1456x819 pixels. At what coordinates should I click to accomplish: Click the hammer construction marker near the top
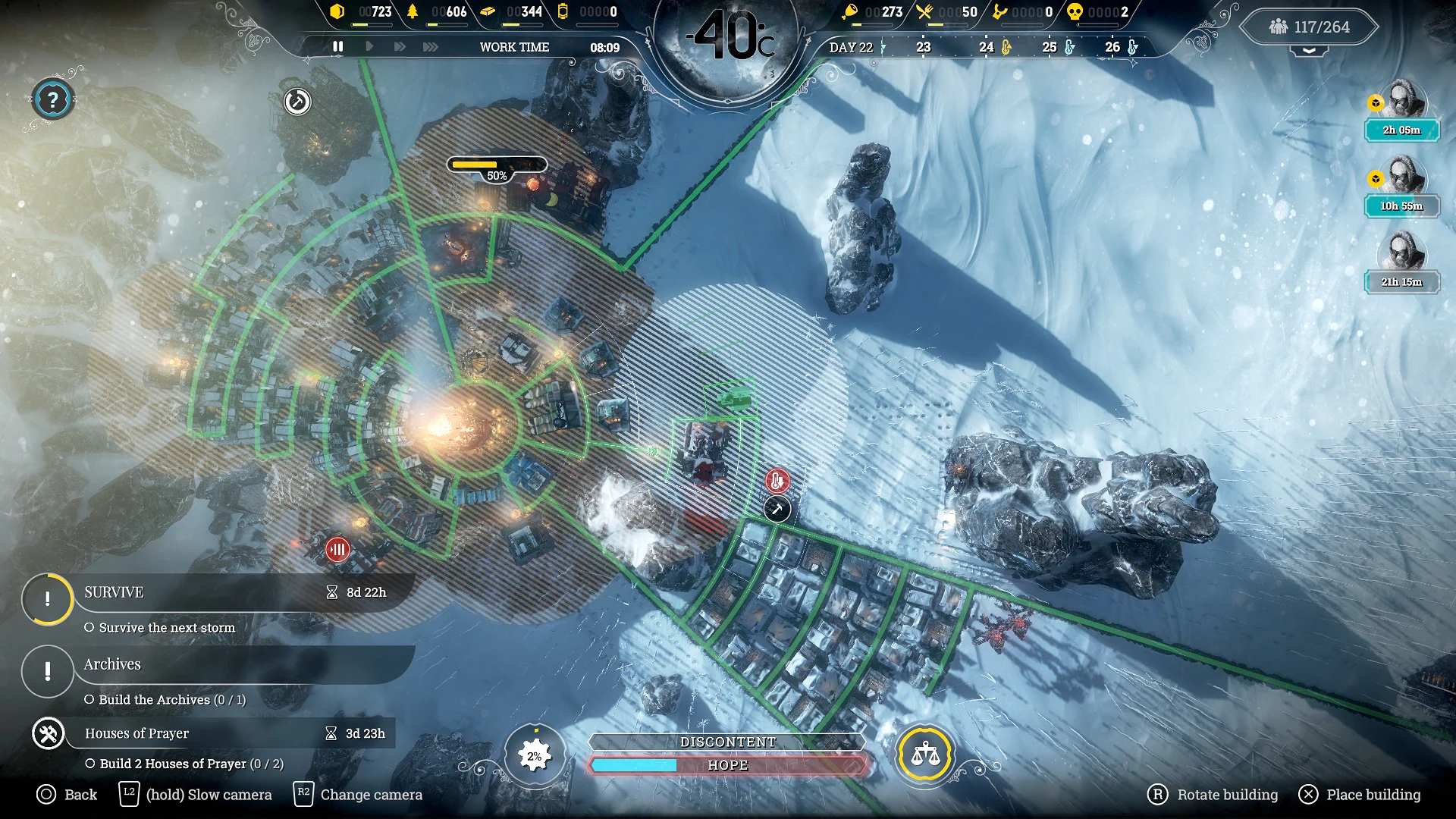297,101
